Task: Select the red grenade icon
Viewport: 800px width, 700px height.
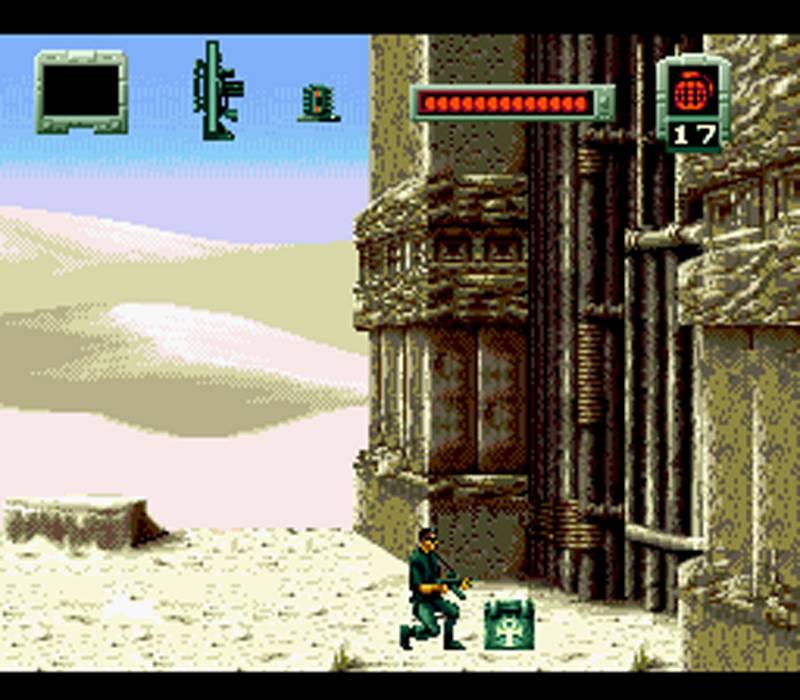Action: [692, 93]
